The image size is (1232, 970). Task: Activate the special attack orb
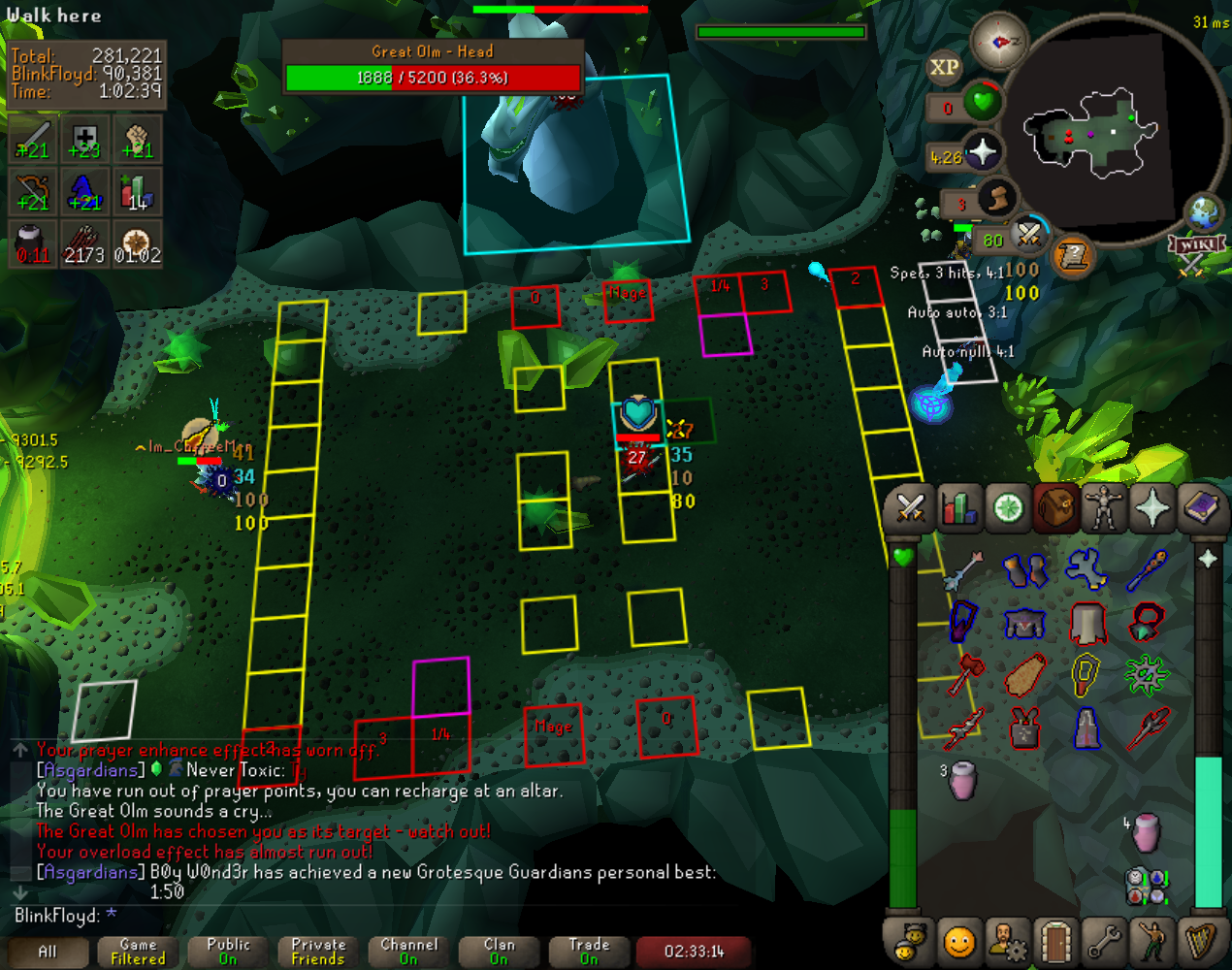click(1028, 233)
